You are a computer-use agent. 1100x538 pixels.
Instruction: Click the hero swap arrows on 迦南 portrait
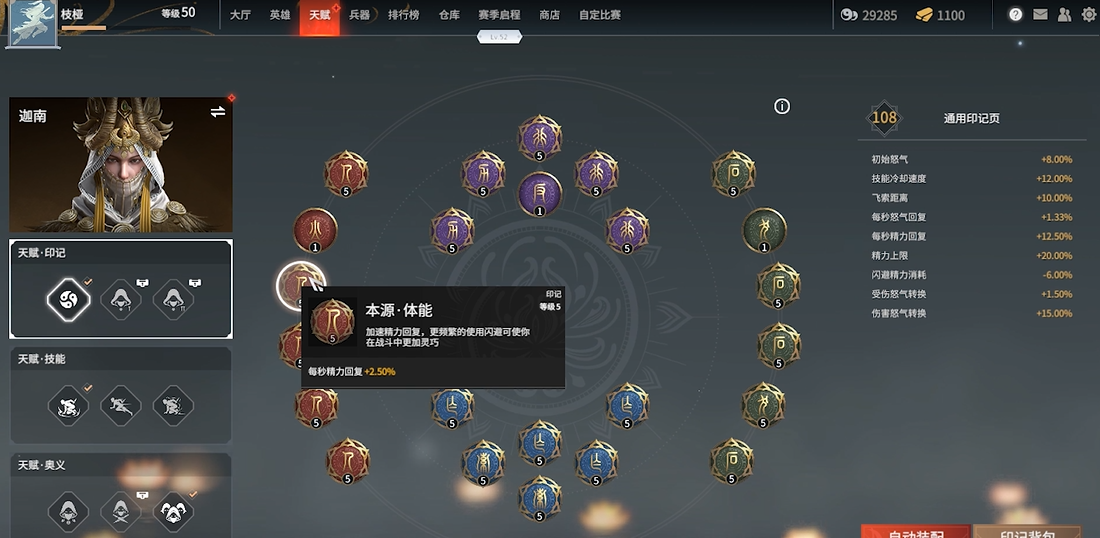[x=218, y=112]
